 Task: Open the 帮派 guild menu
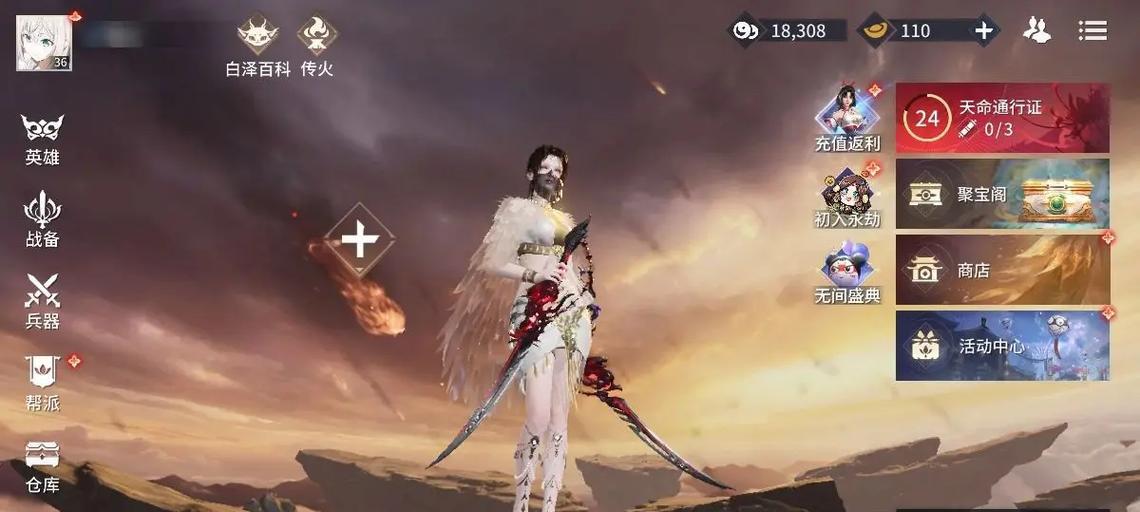pyautogui.click(x=42, y=382)
